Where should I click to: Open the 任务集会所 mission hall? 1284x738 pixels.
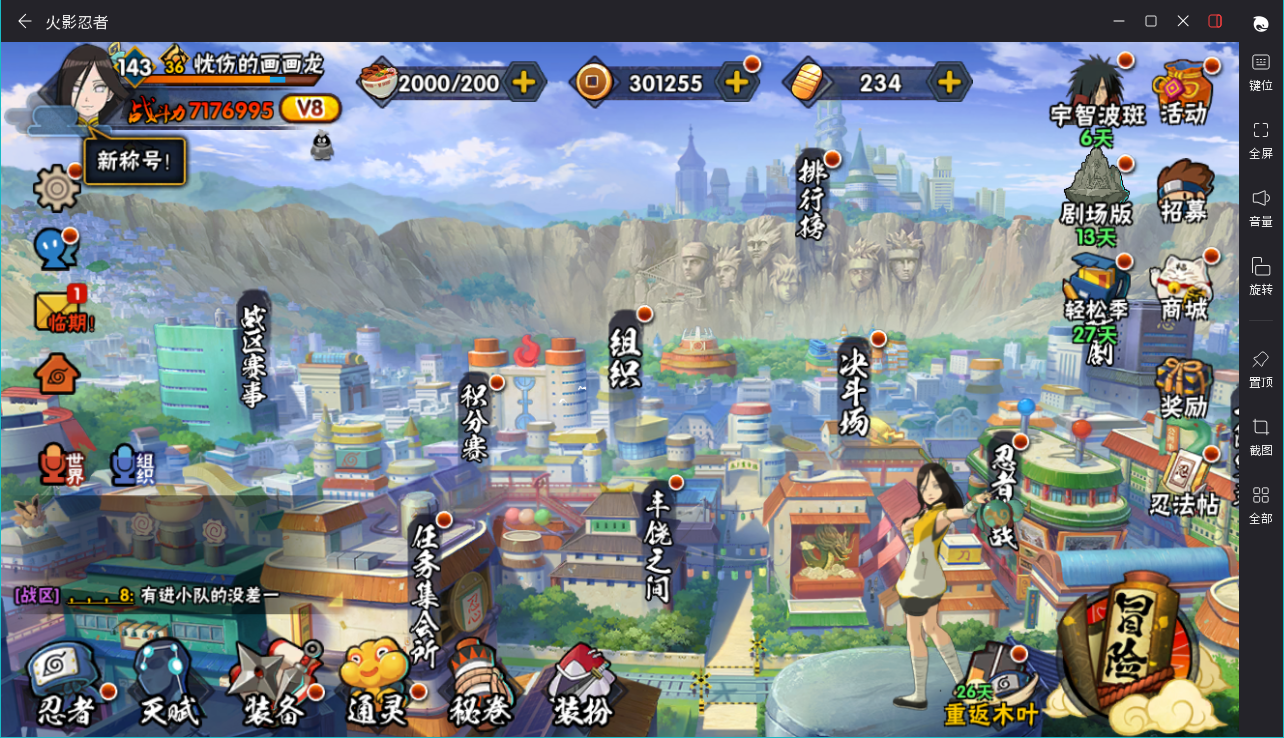(425, 590)
